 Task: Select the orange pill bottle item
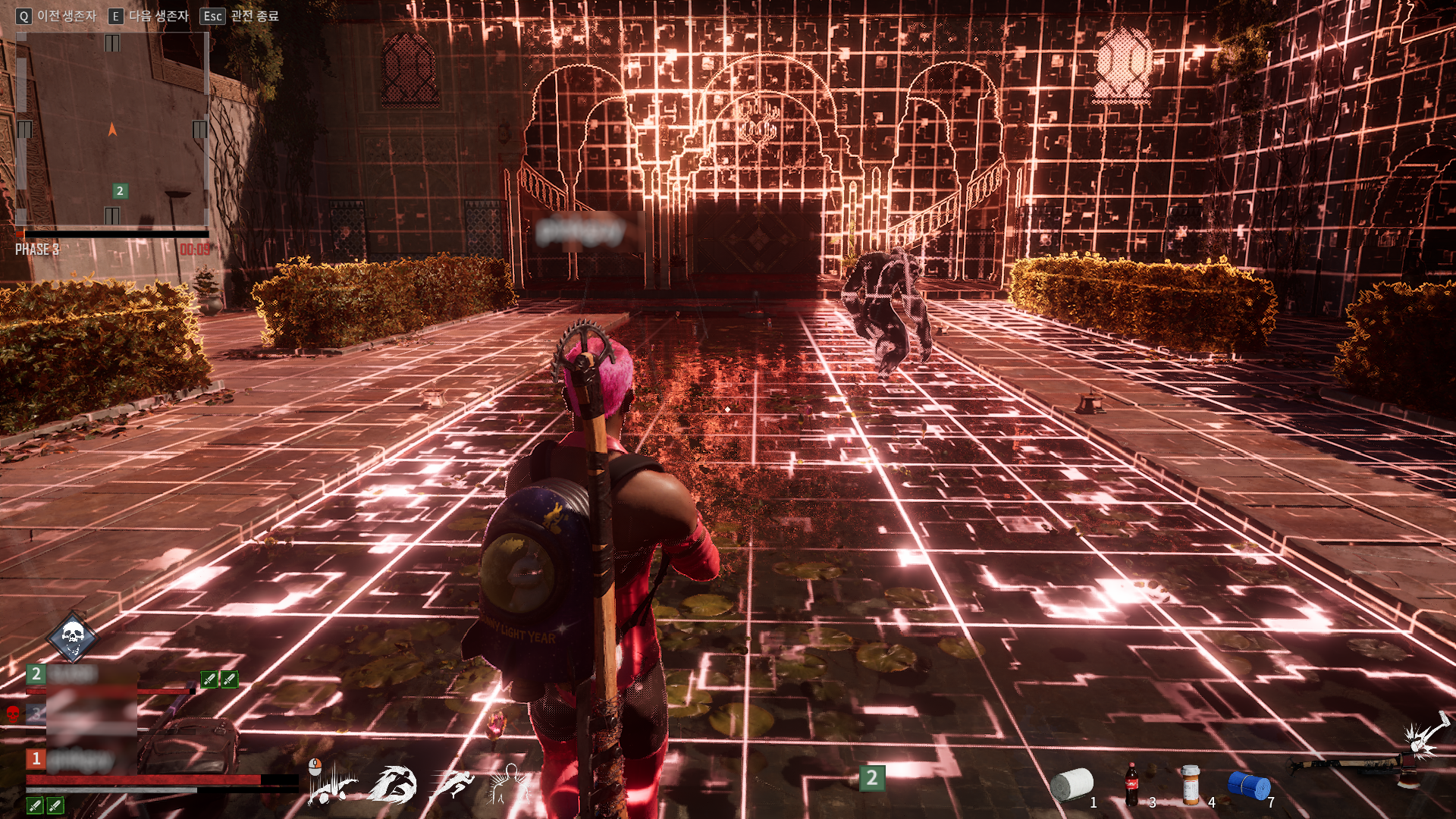coord(1191,785)
